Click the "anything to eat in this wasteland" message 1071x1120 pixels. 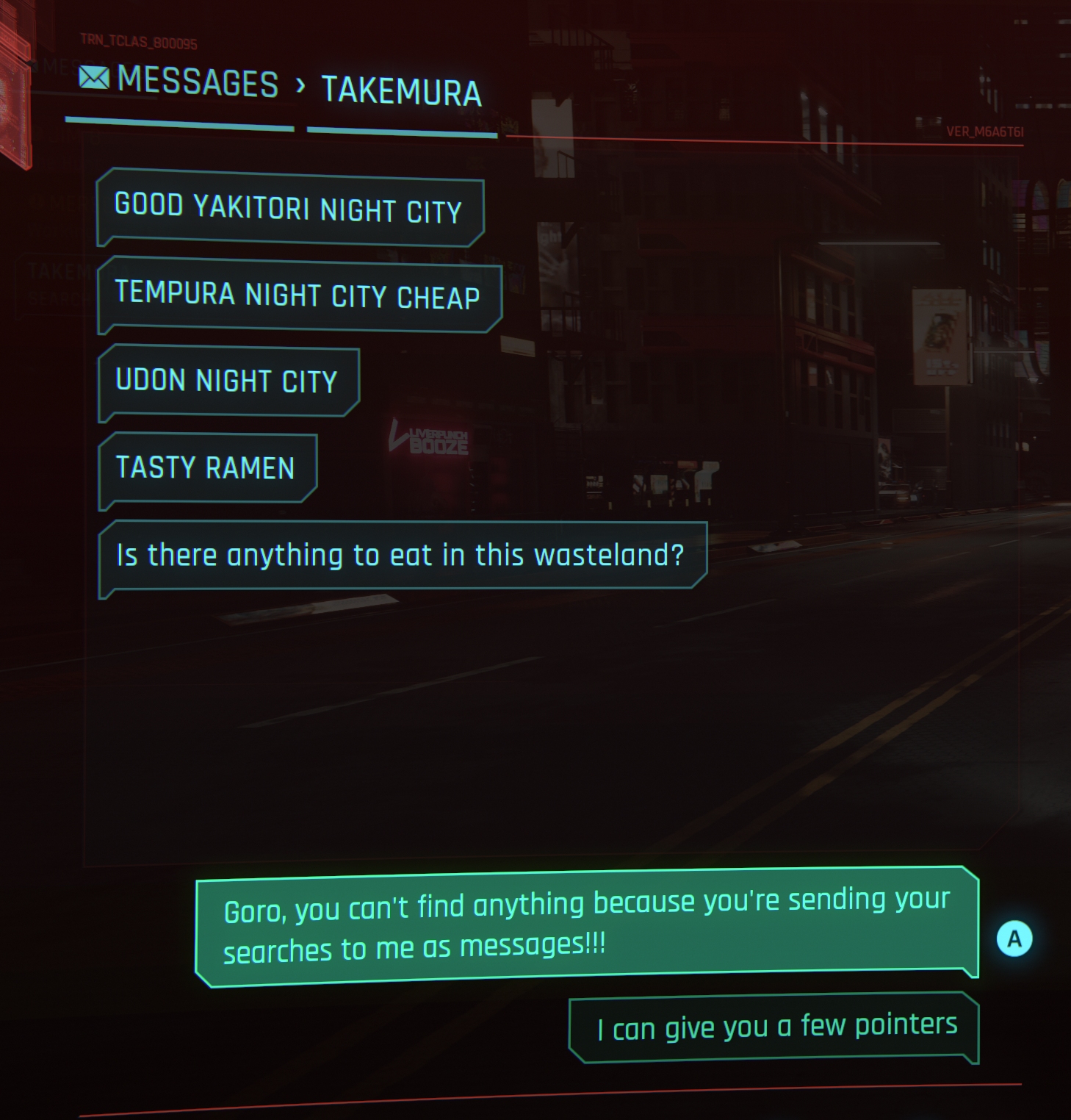point(401,556)
